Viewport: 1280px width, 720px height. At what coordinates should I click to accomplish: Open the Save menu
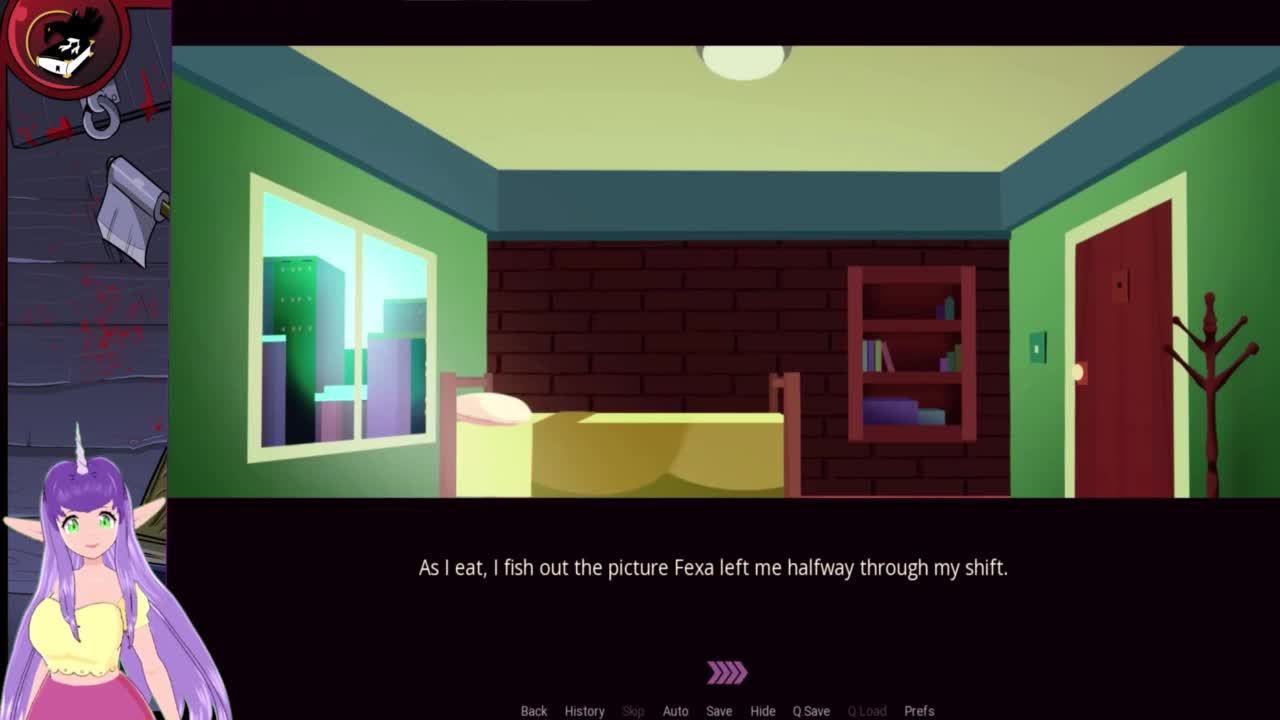click(x=719, y=711)
